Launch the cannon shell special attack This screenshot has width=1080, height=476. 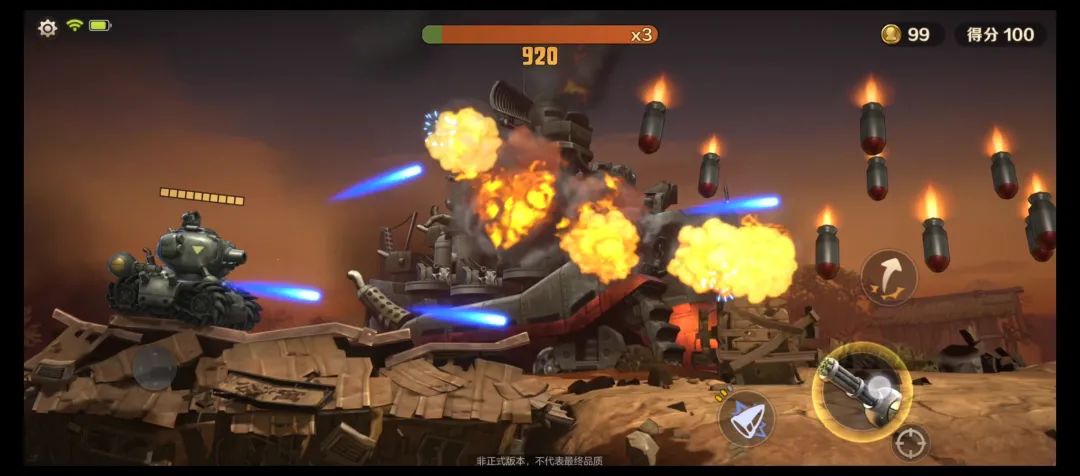[747, 419]
